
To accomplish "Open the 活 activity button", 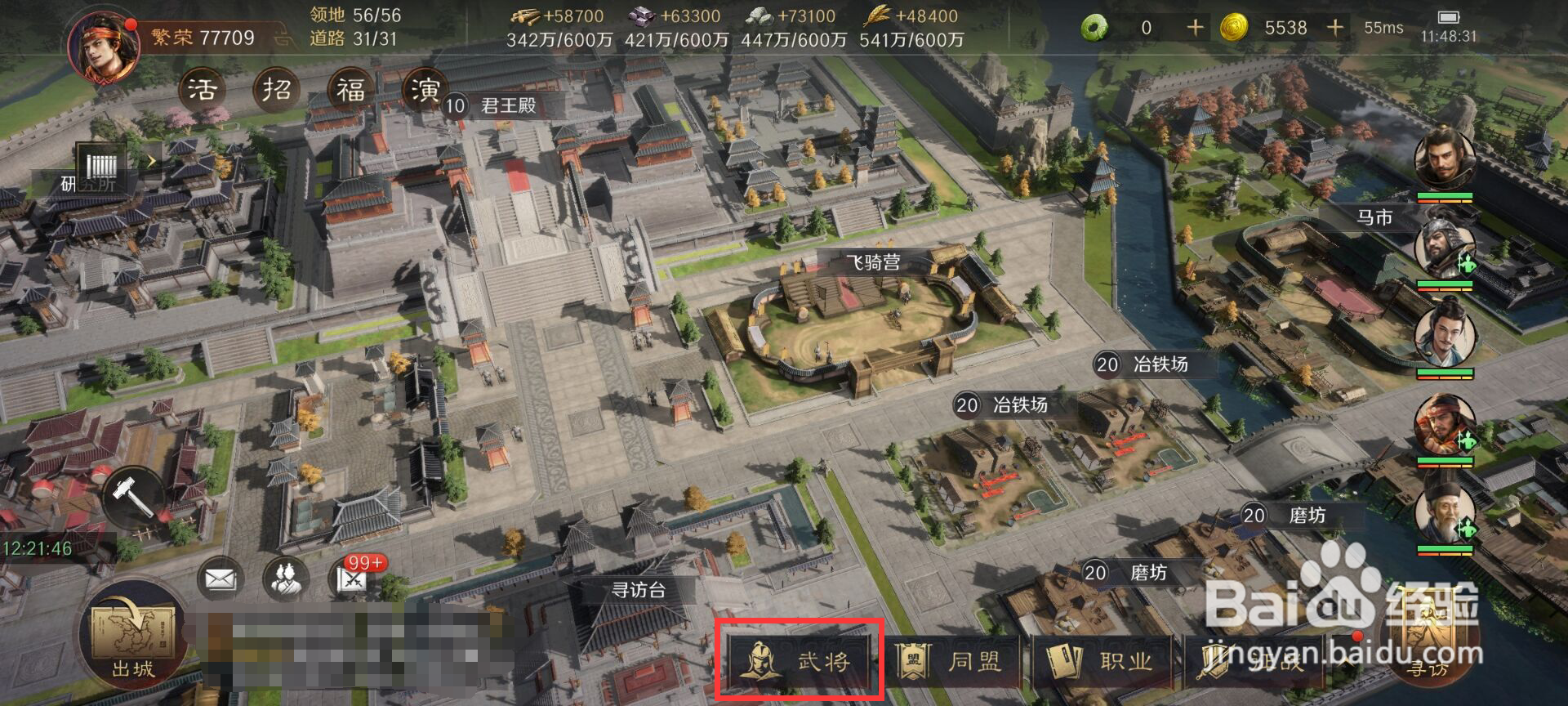I will click(x=203, y=89).
